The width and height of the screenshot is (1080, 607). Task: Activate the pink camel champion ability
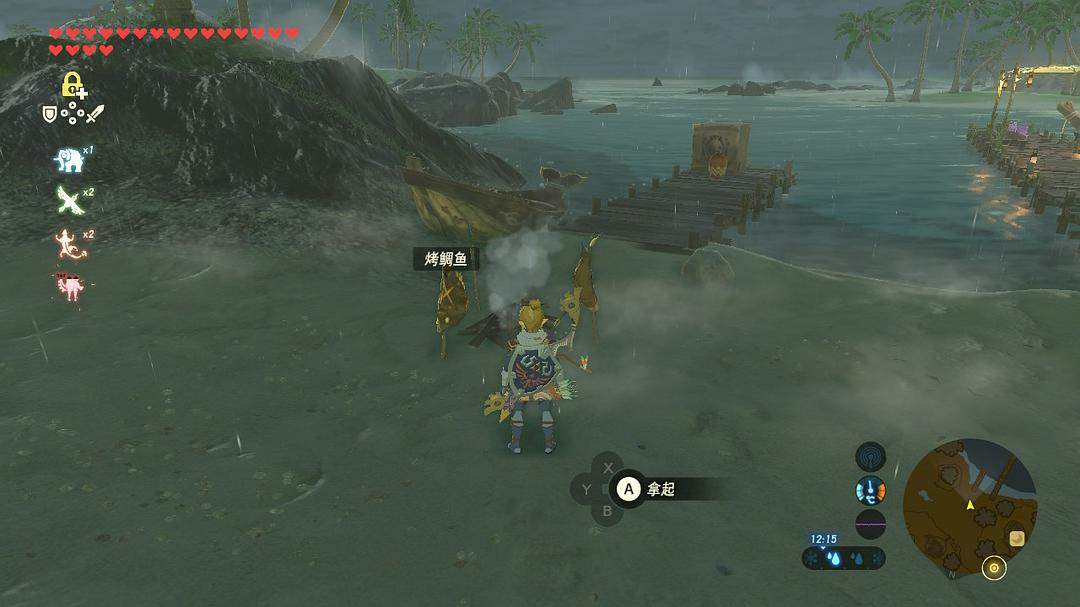tap(68, 286)
